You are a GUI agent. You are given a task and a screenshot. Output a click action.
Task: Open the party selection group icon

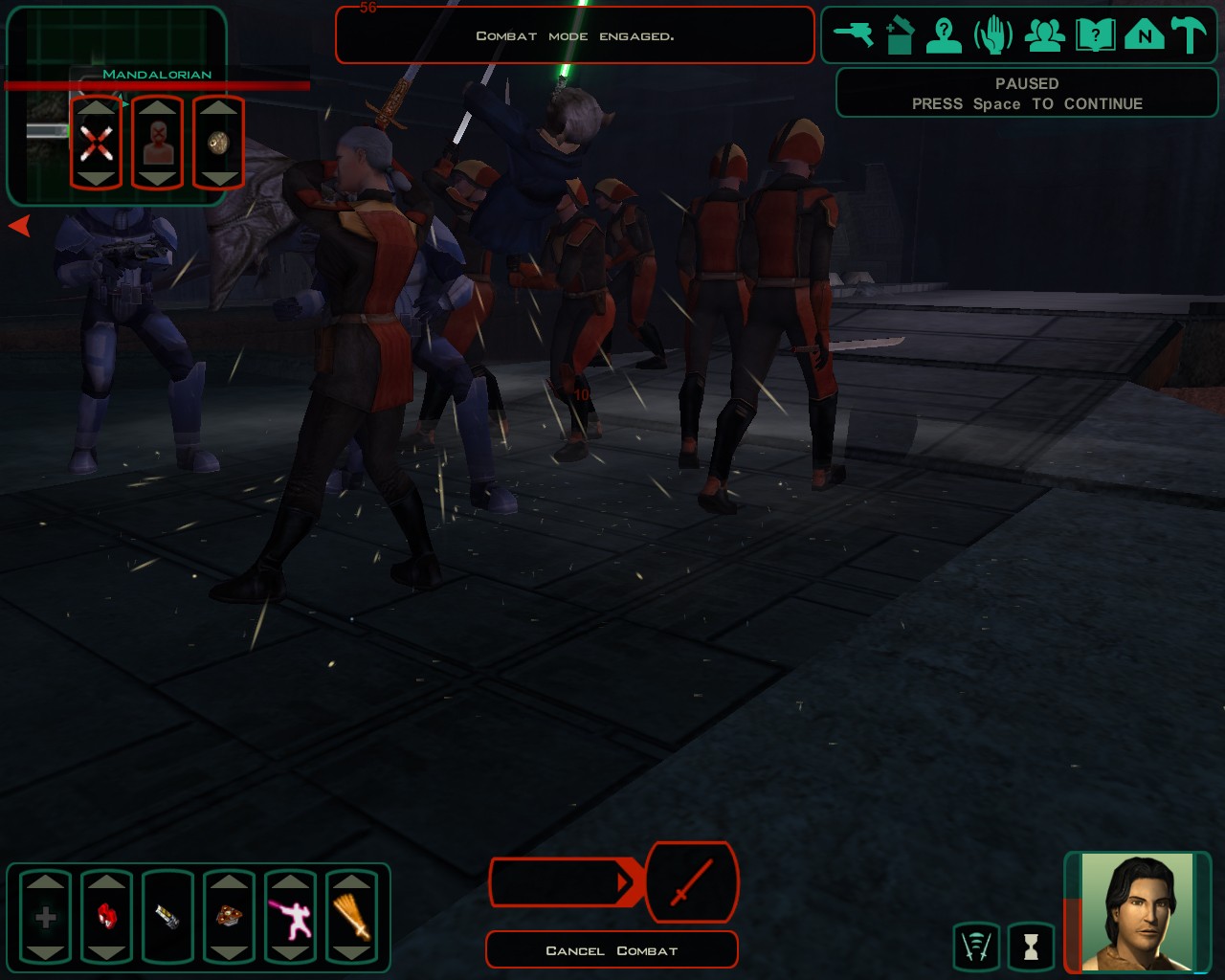pyautogui.click(x=1044, y=35)
